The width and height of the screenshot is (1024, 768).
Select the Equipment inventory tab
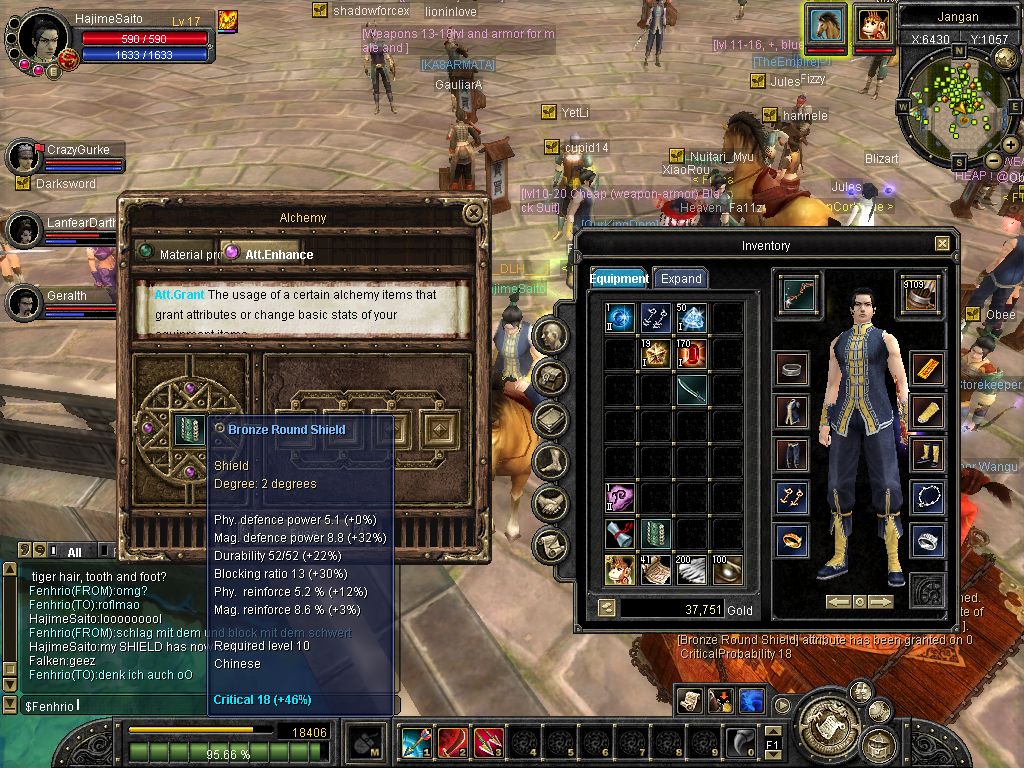coord(619,278)
